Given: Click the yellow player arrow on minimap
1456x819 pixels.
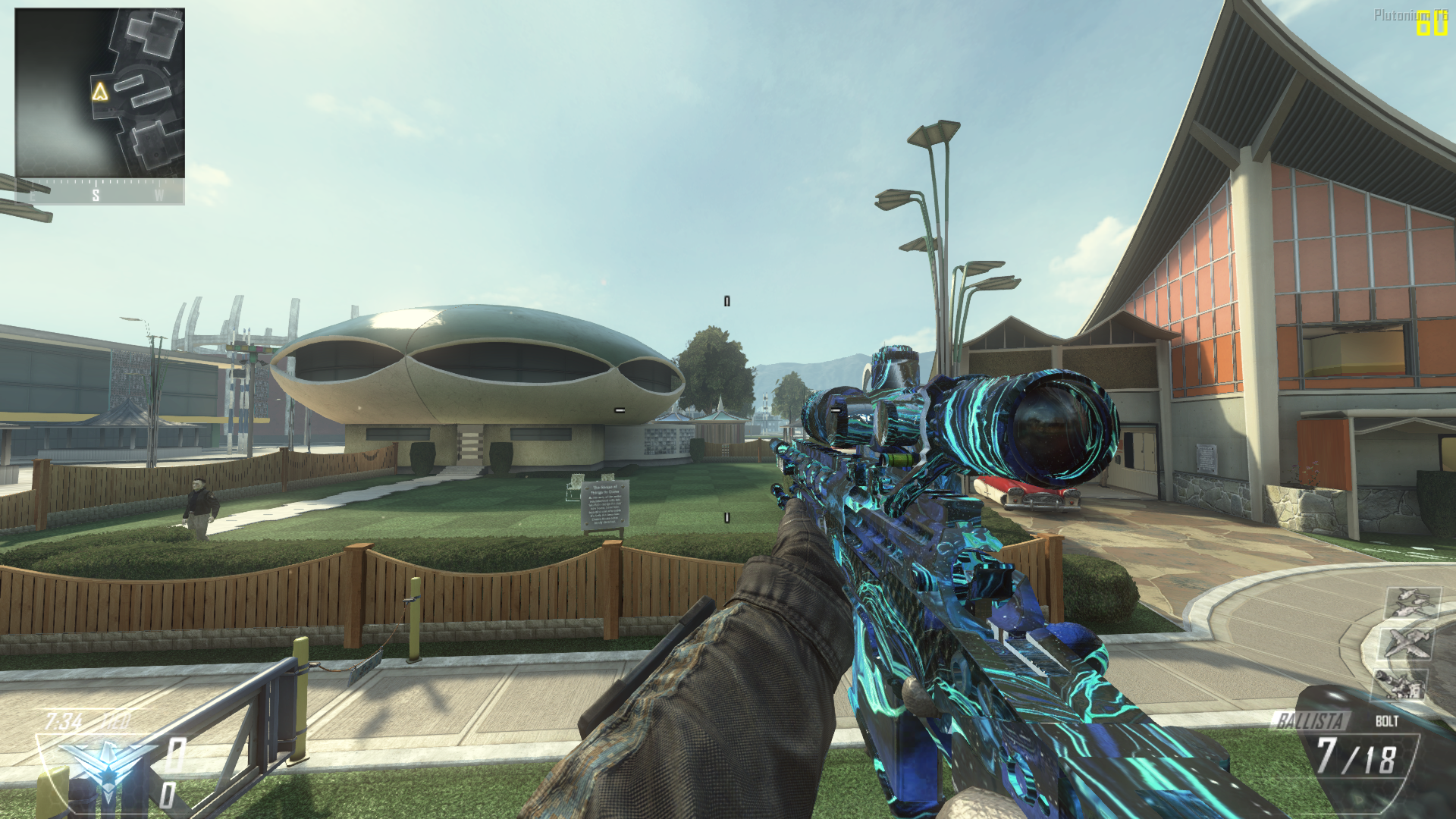Looking at the screenshot, I should (100, 93).
